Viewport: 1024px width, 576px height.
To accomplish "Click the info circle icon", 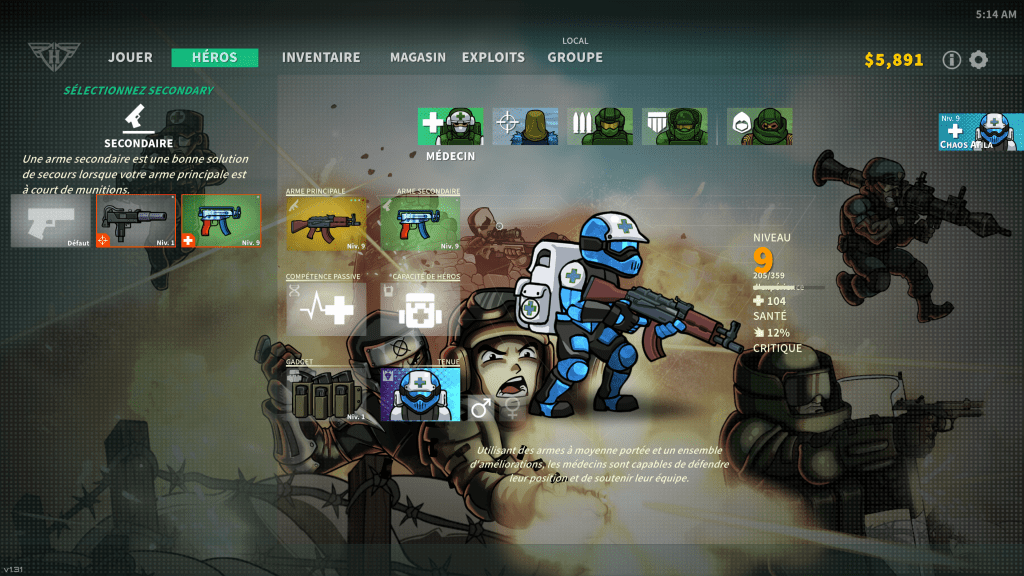I will pos(952,60).
